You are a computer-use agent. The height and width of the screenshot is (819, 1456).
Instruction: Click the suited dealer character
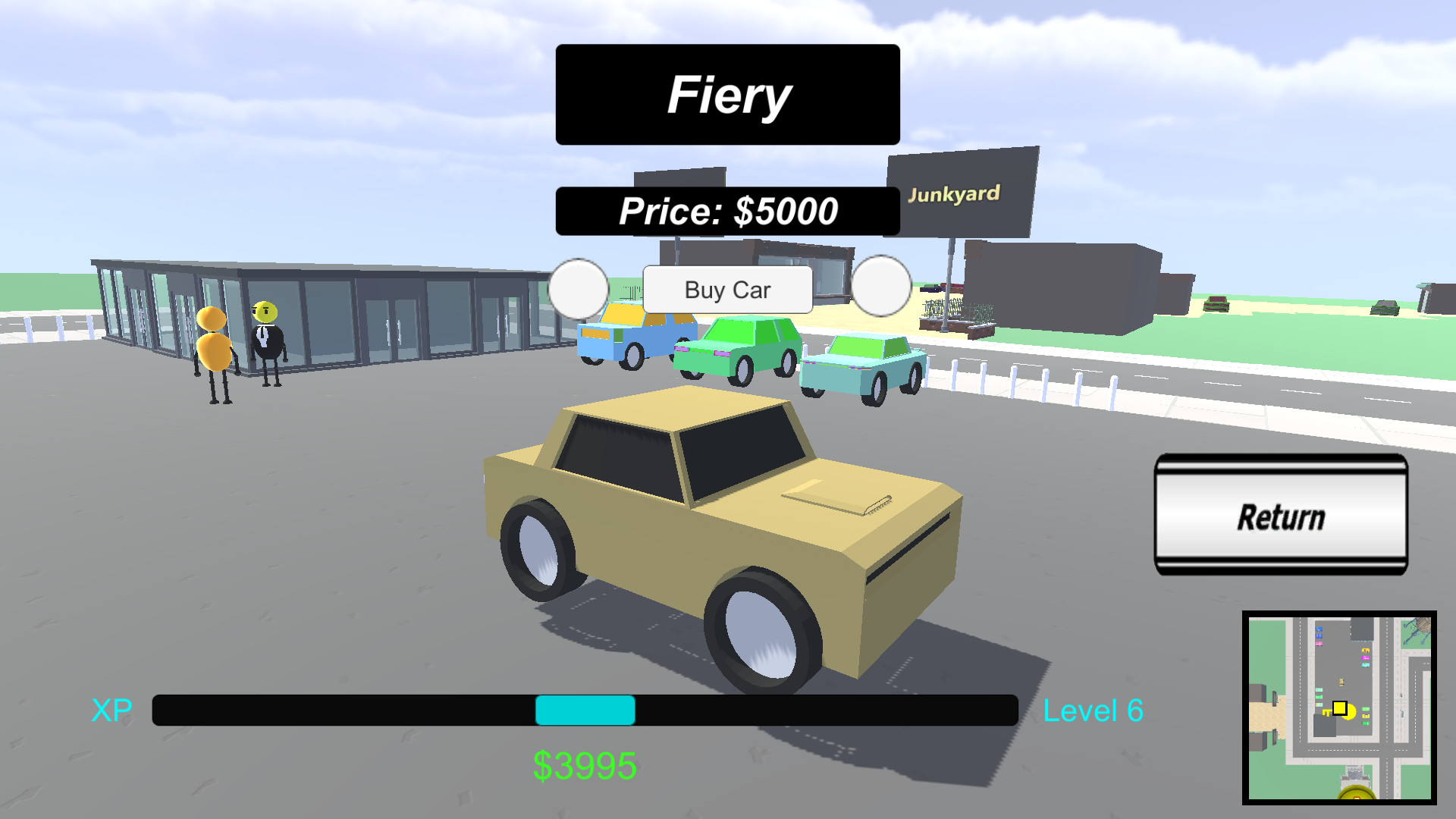(265, 337)
